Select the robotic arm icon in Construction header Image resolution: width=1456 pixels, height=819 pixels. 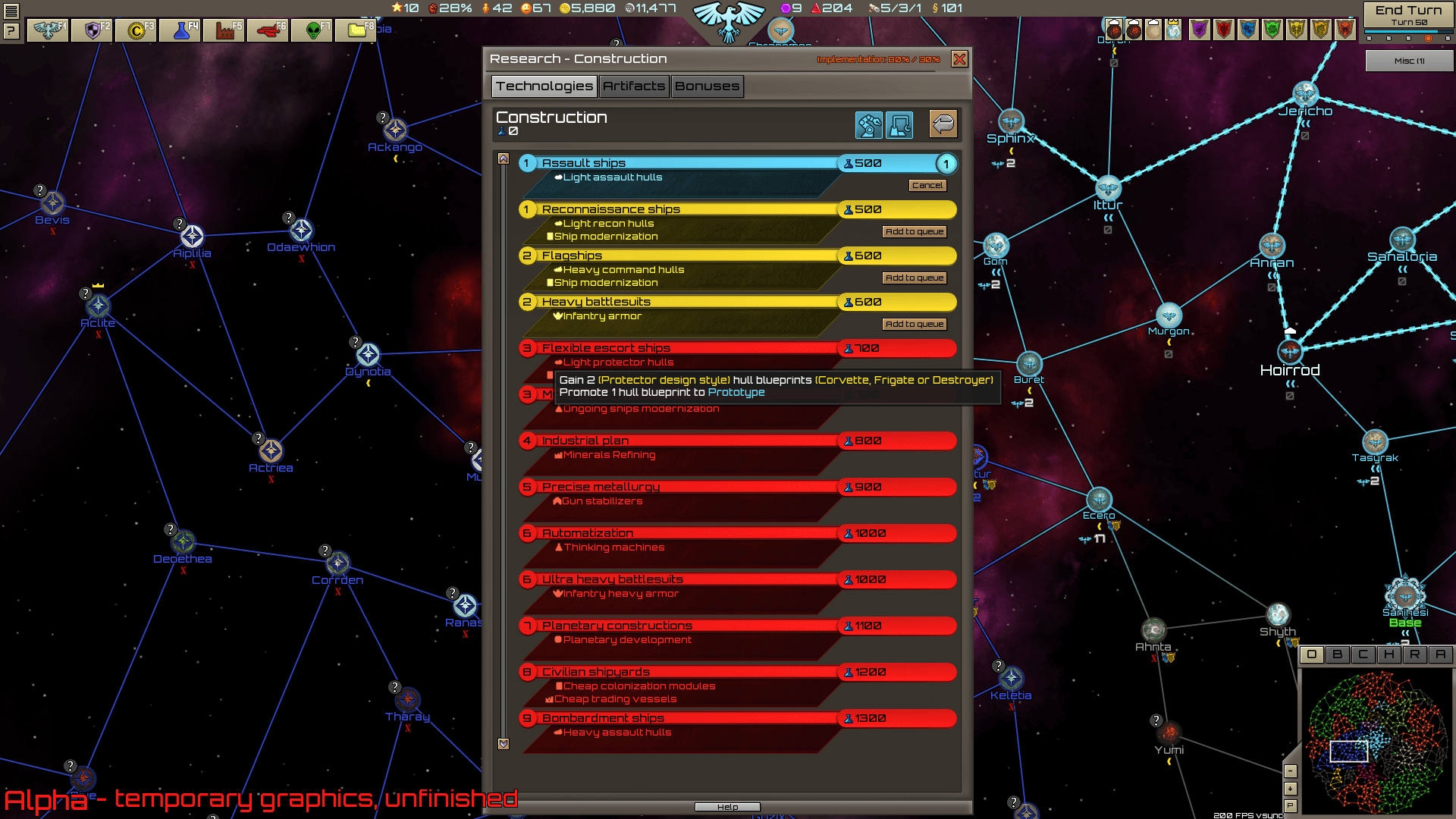tap(869, 124)
